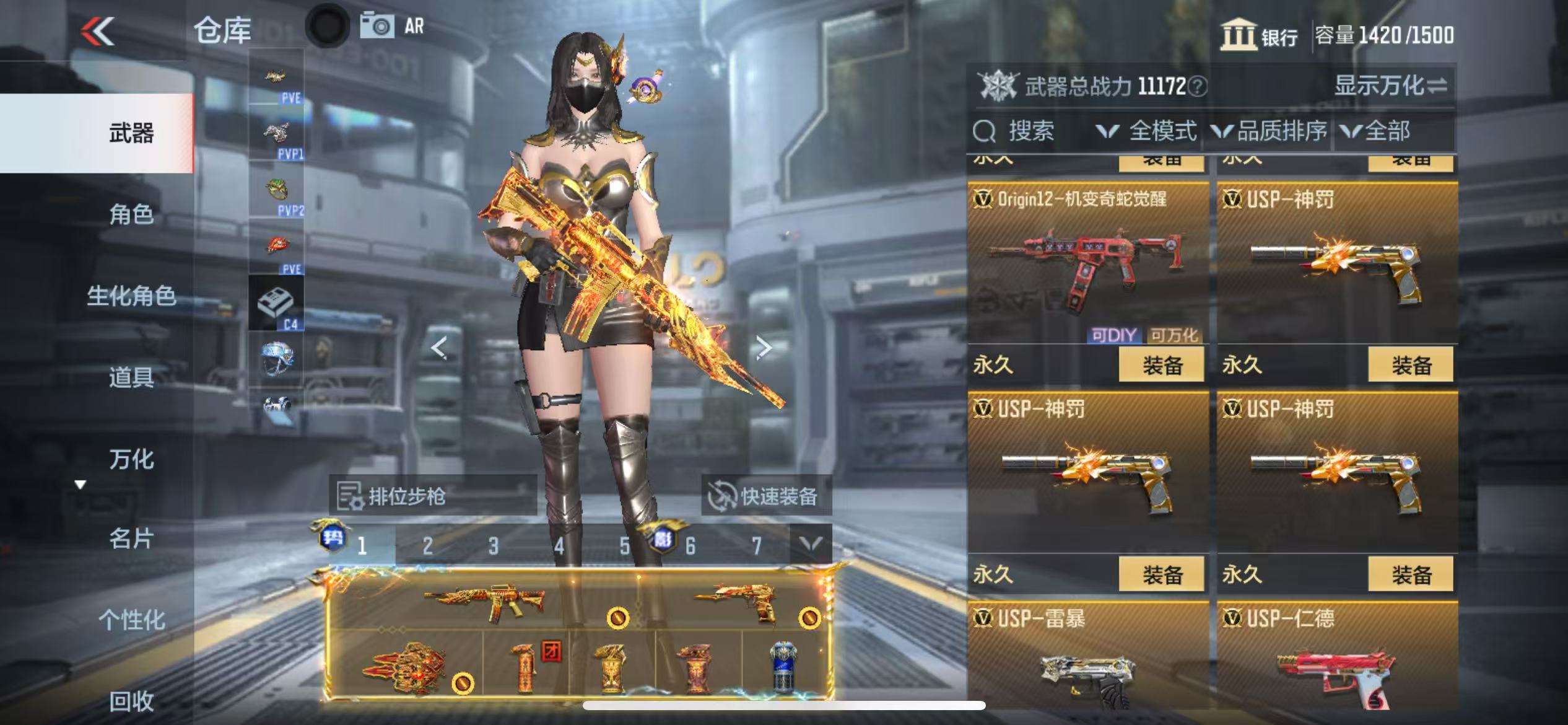
Task: Click the 搜索 search field
Action: click(x=1030, y=131)
